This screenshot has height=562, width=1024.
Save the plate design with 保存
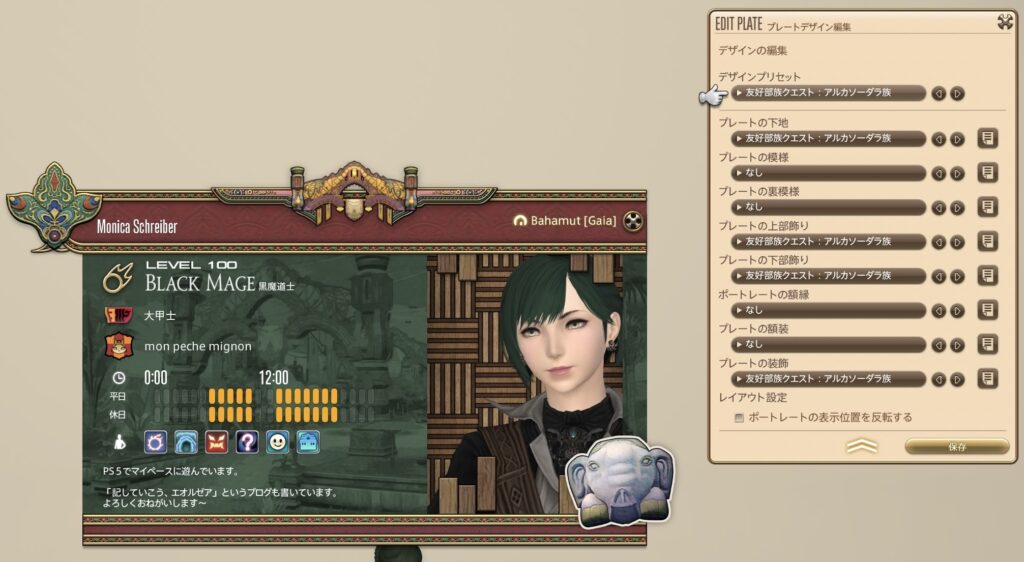[x=956, y=446]
